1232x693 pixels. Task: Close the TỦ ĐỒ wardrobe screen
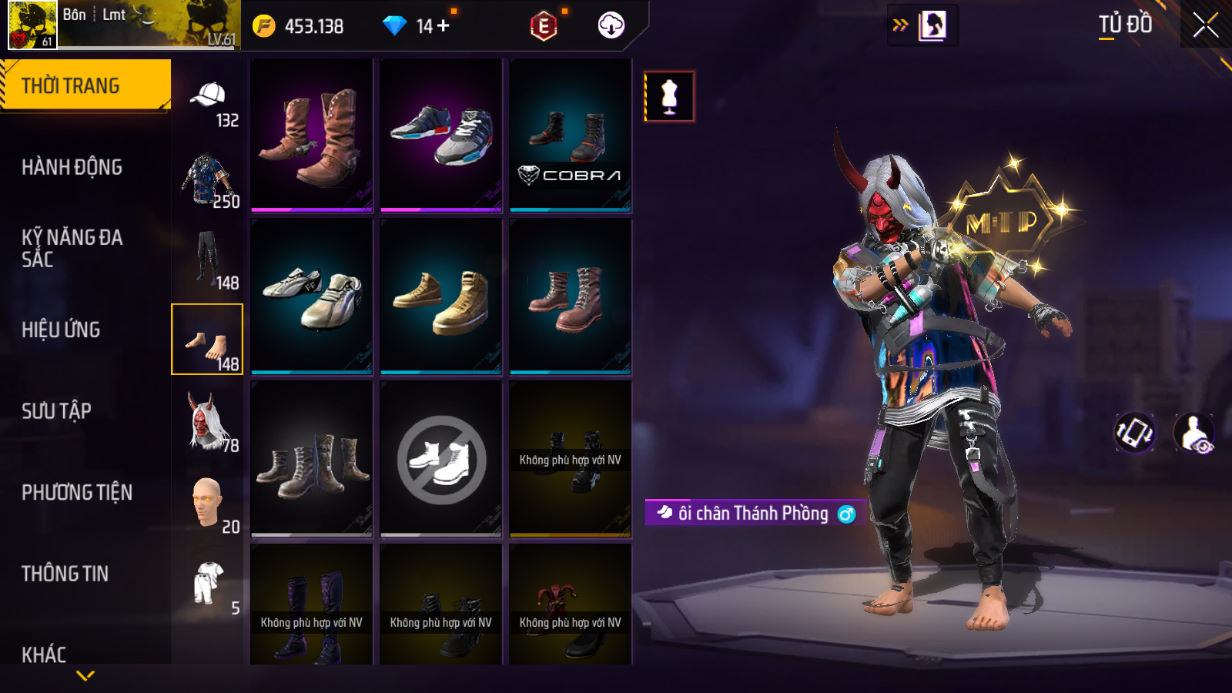[x=1205, y=25]
